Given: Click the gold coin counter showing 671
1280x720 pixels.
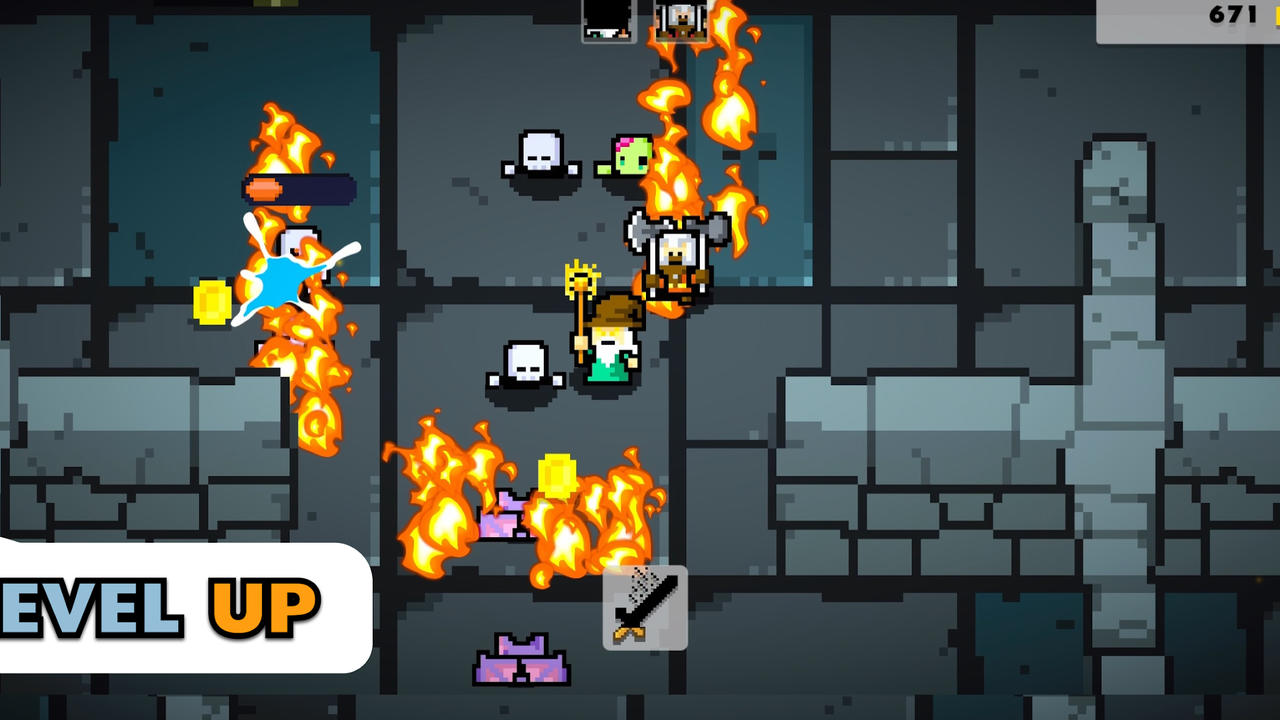Looking at the screenshot, I should (1232, 16).
